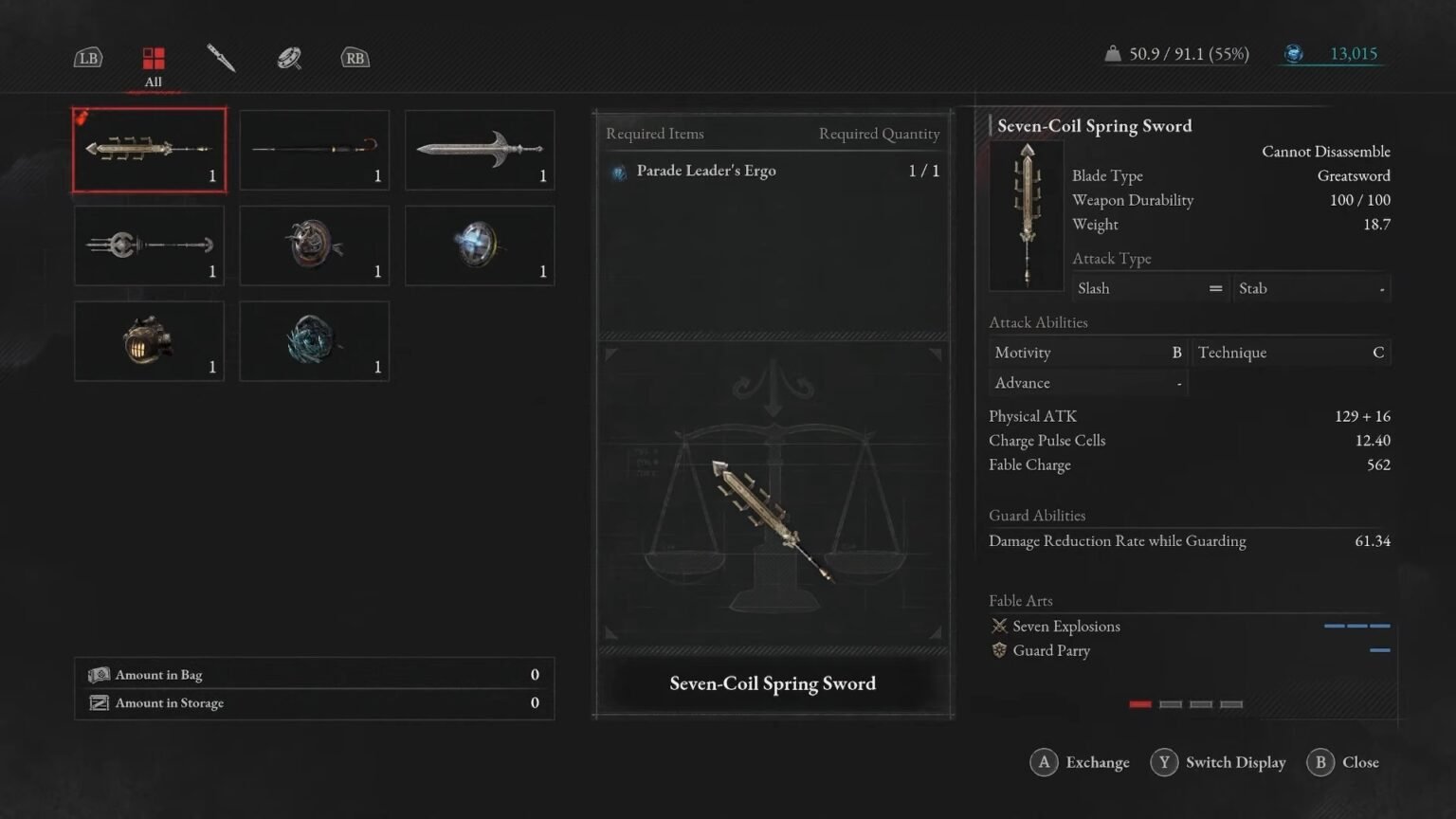1456x819 pixels.
Task: Click the LB shoulder button icon
Action: pos(88,58)
